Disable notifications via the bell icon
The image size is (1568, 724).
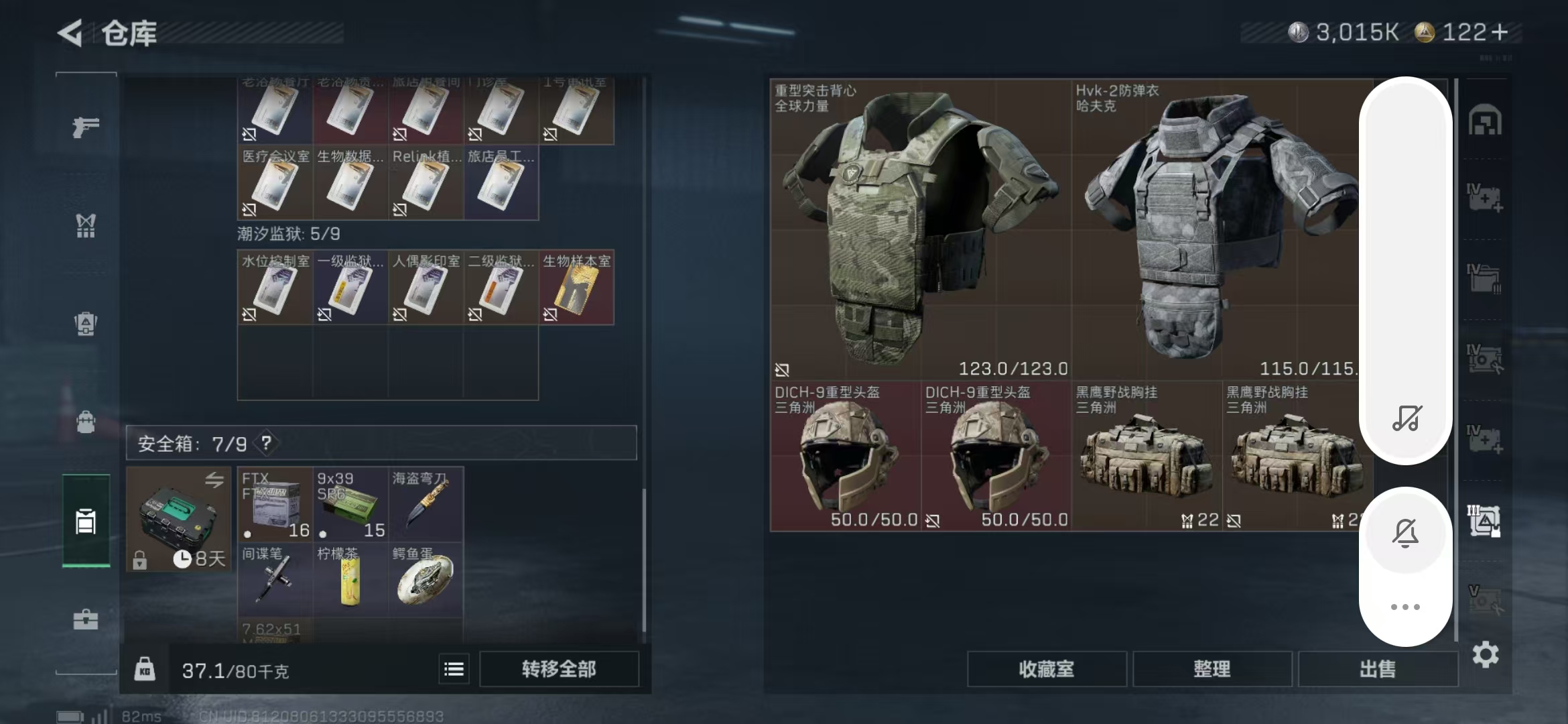click(x=1407, y=532)
